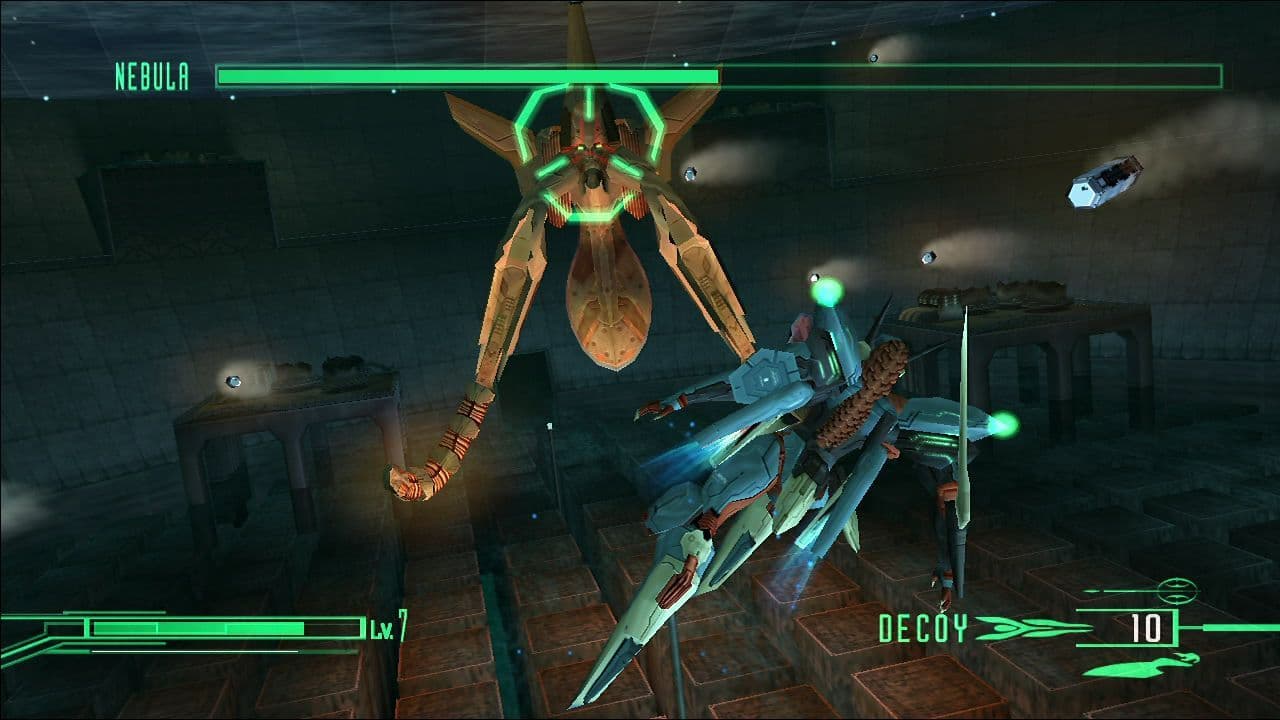Click the small orbit-frame reticle icon above DECOY
This screenshot has height=720, width=1280.
click(x=1175, y=593)
